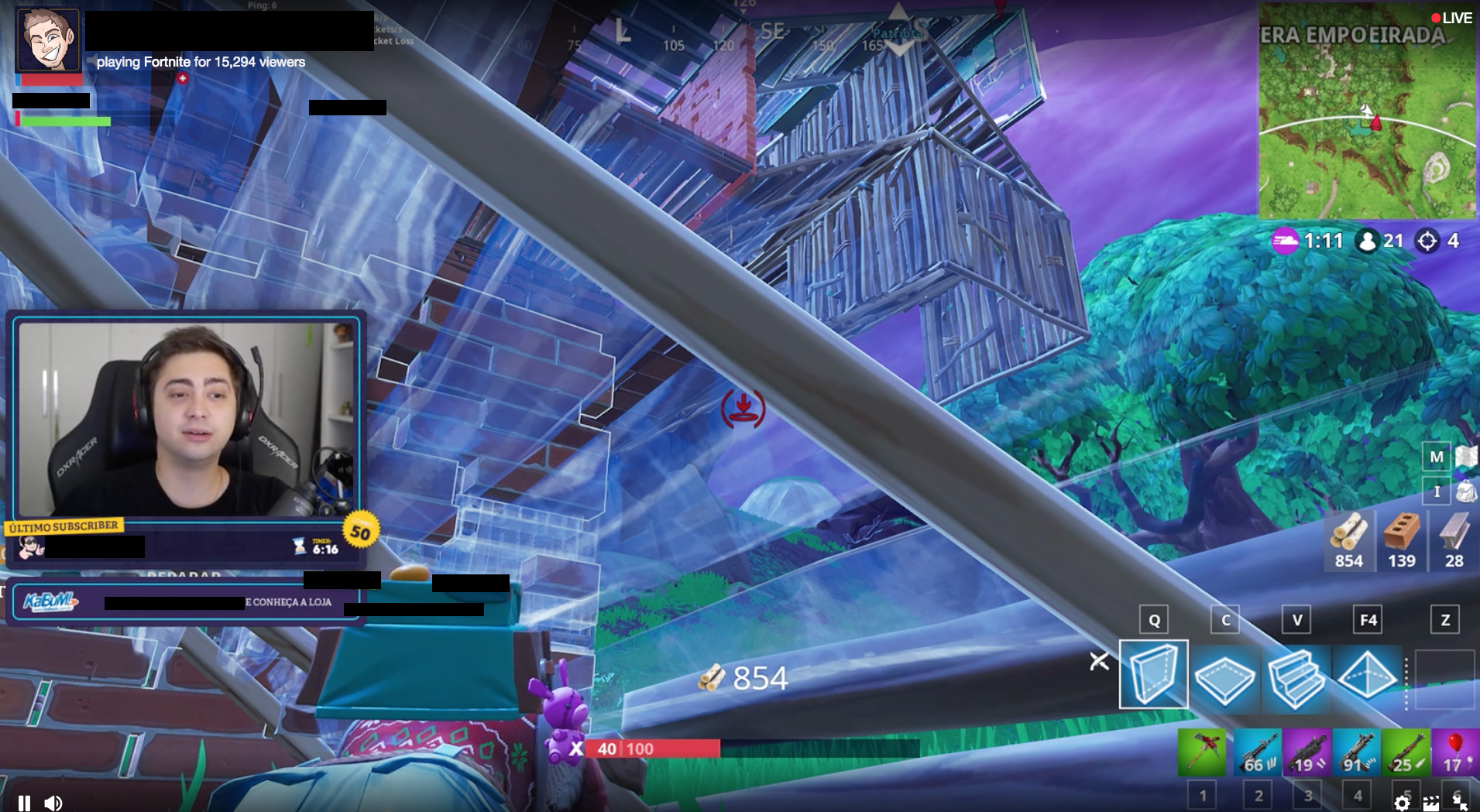Image resolution: width=1480 pixels, height=812 pixels.
Task: Select the red balloons item slot
Action: click(x=1454, y=752)
